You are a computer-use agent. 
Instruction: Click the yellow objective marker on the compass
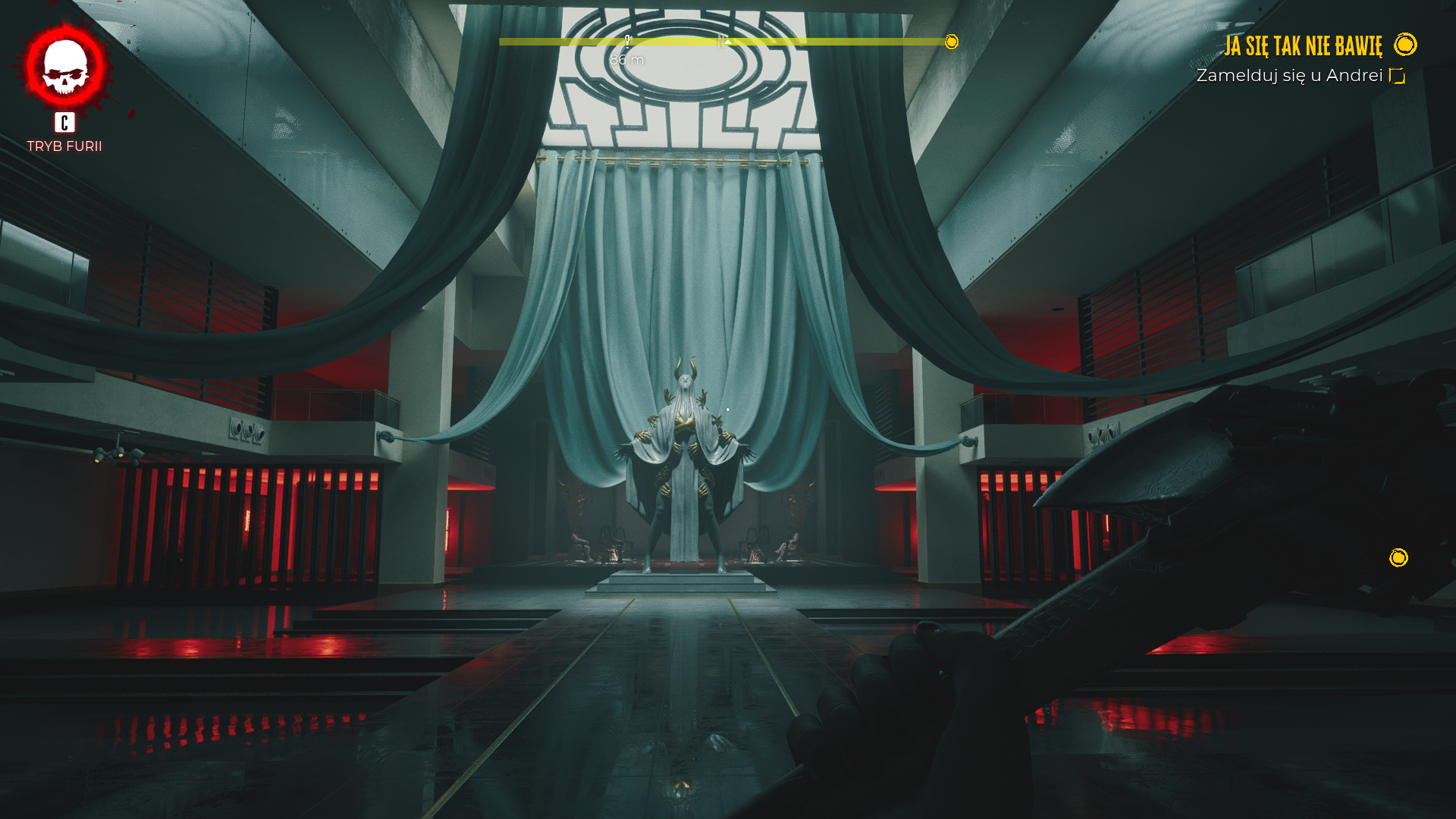click(952, 42)
